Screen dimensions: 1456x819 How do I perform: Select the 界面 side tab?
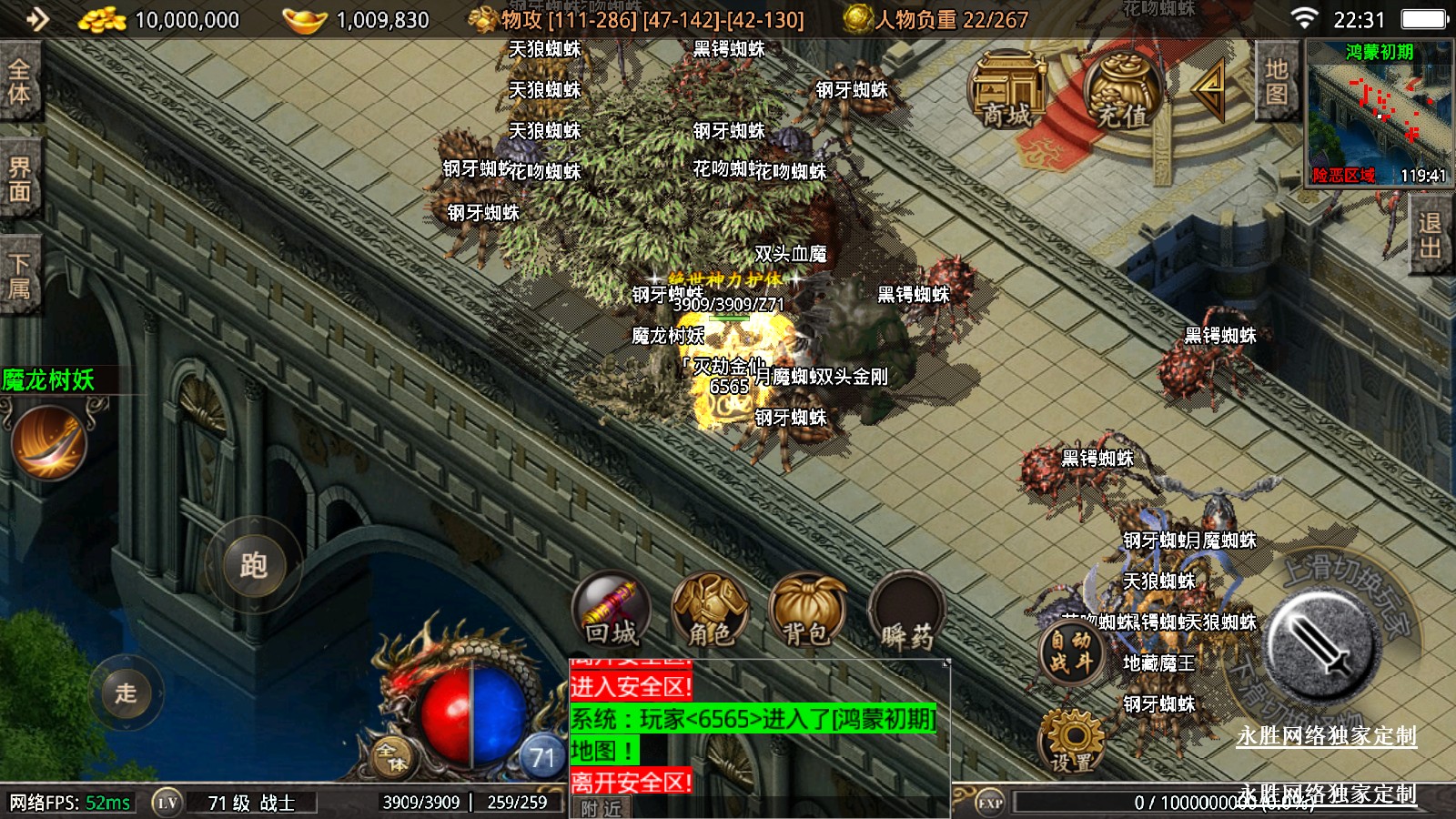click(19, 178)
